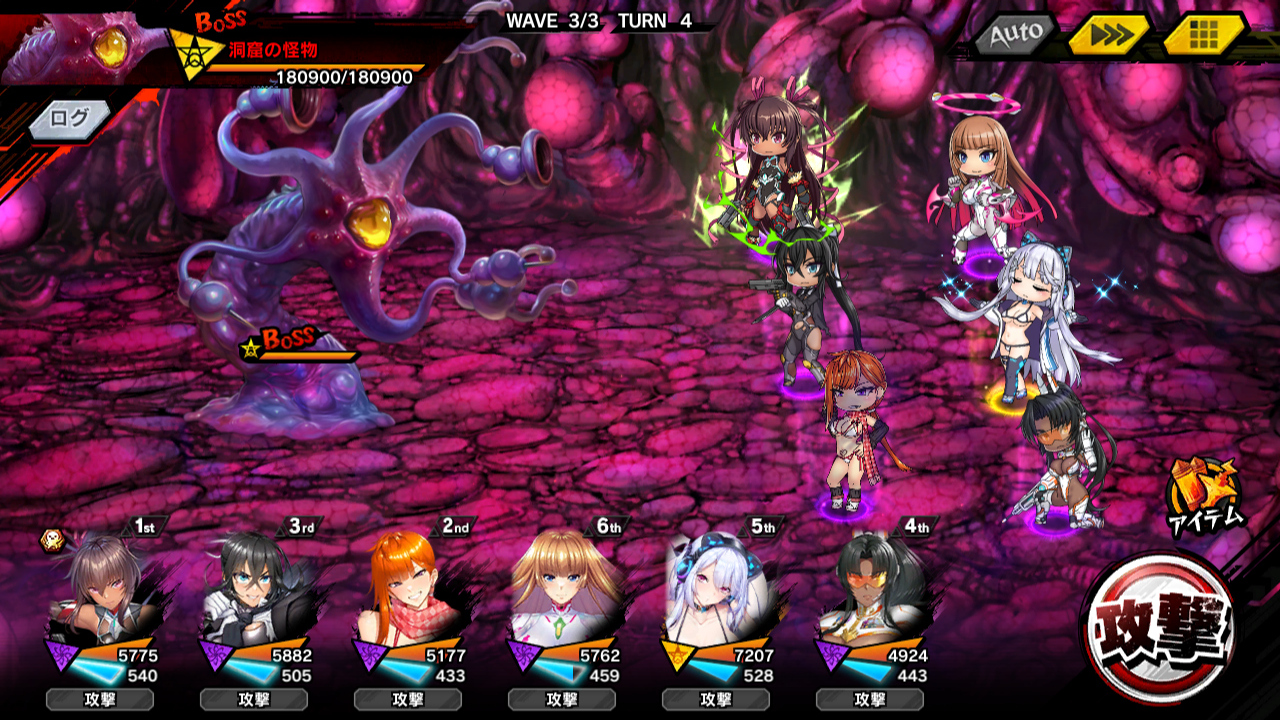Change the 4924 HP character's 攻撃 action
The height and width of the screenshot is (720, 1280).
point(870,699)
